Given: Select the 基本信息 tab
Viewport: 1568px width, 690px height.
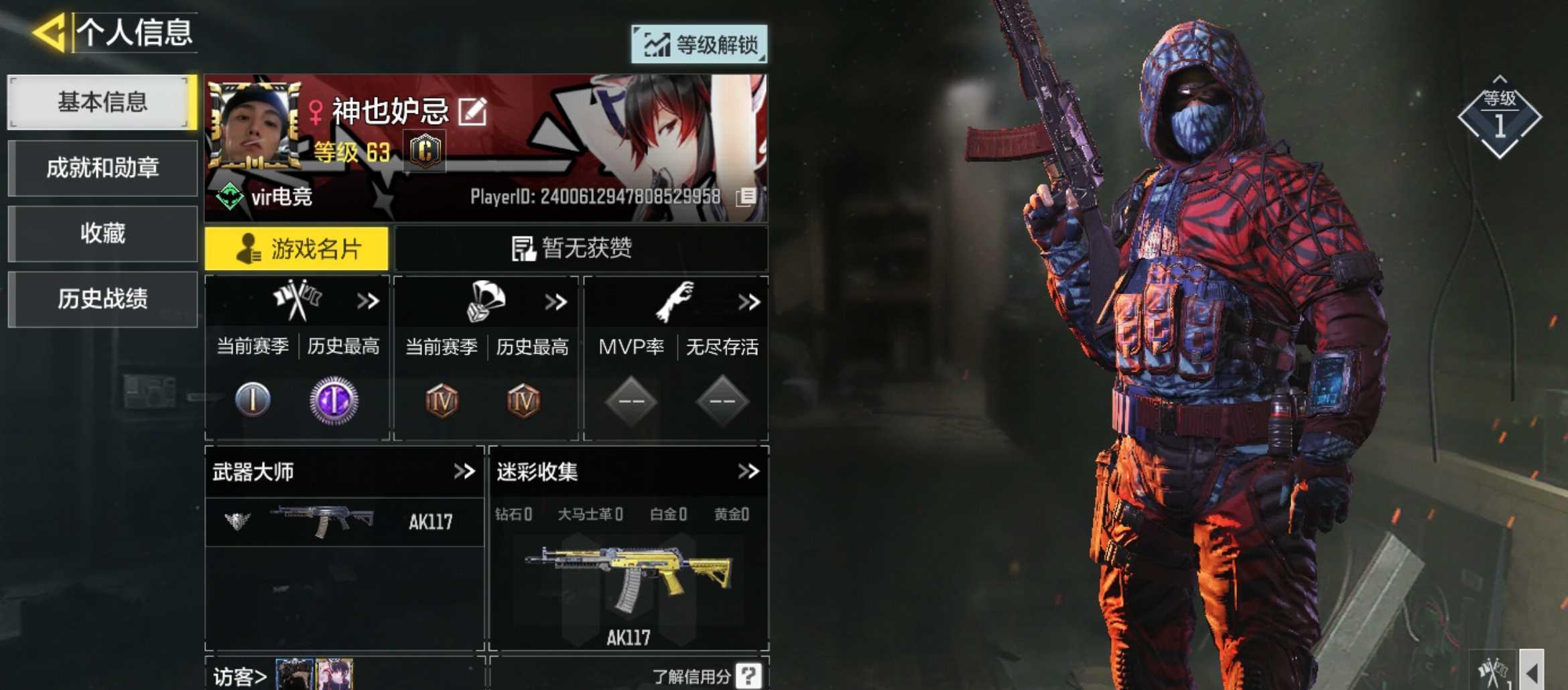Looking at the screenshot, I should coord(102,102).
